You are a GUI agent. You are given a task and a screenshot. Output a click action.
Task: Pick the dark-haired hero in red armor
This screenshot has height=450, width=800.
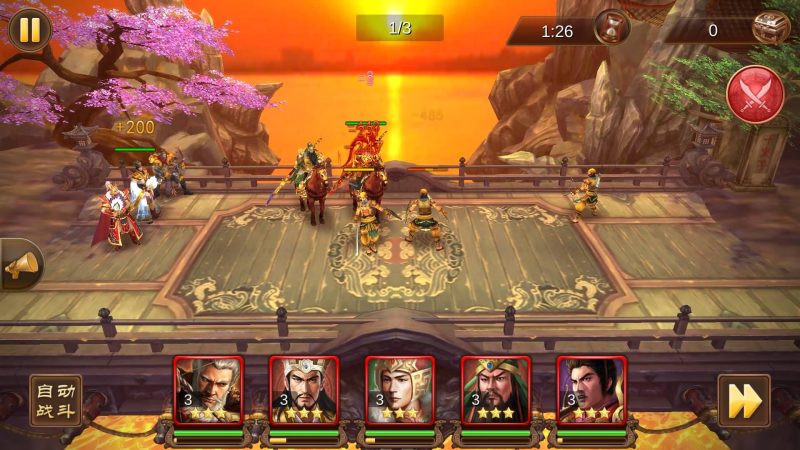point(592,391)
